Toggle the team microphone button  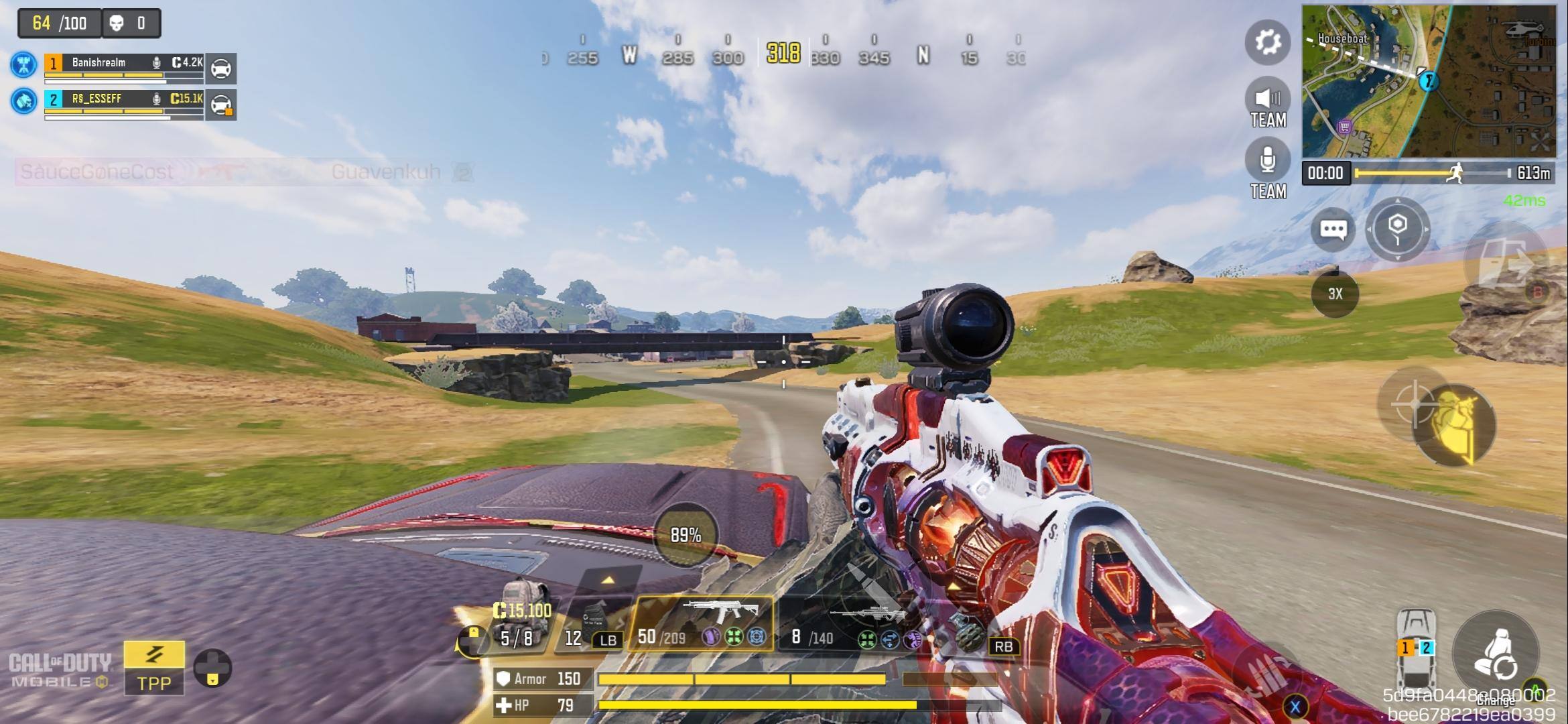point(1267,161)
